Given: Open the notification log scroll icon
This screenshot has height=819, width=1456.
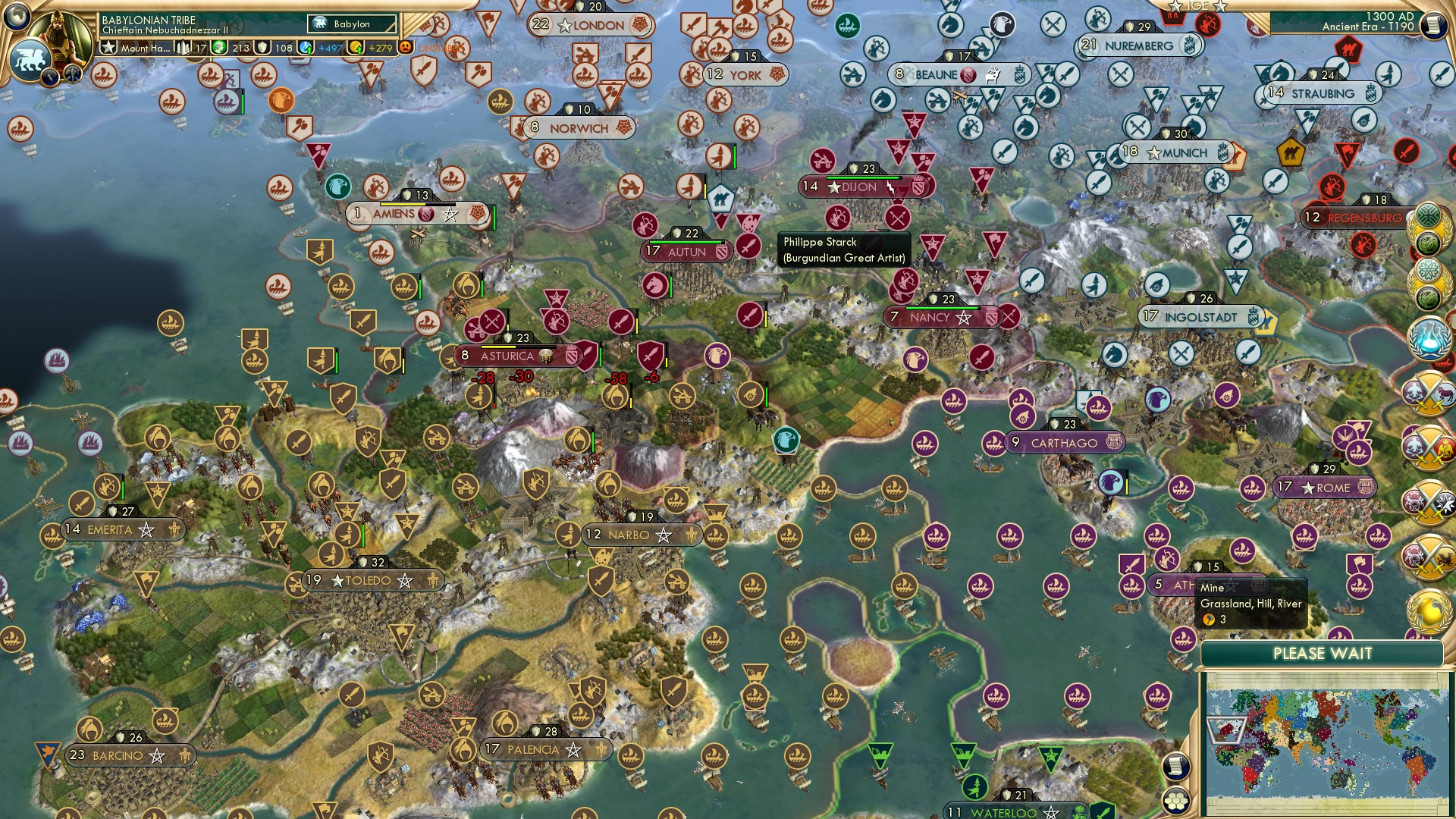Looking at the screenshot, I should 1176,767.
